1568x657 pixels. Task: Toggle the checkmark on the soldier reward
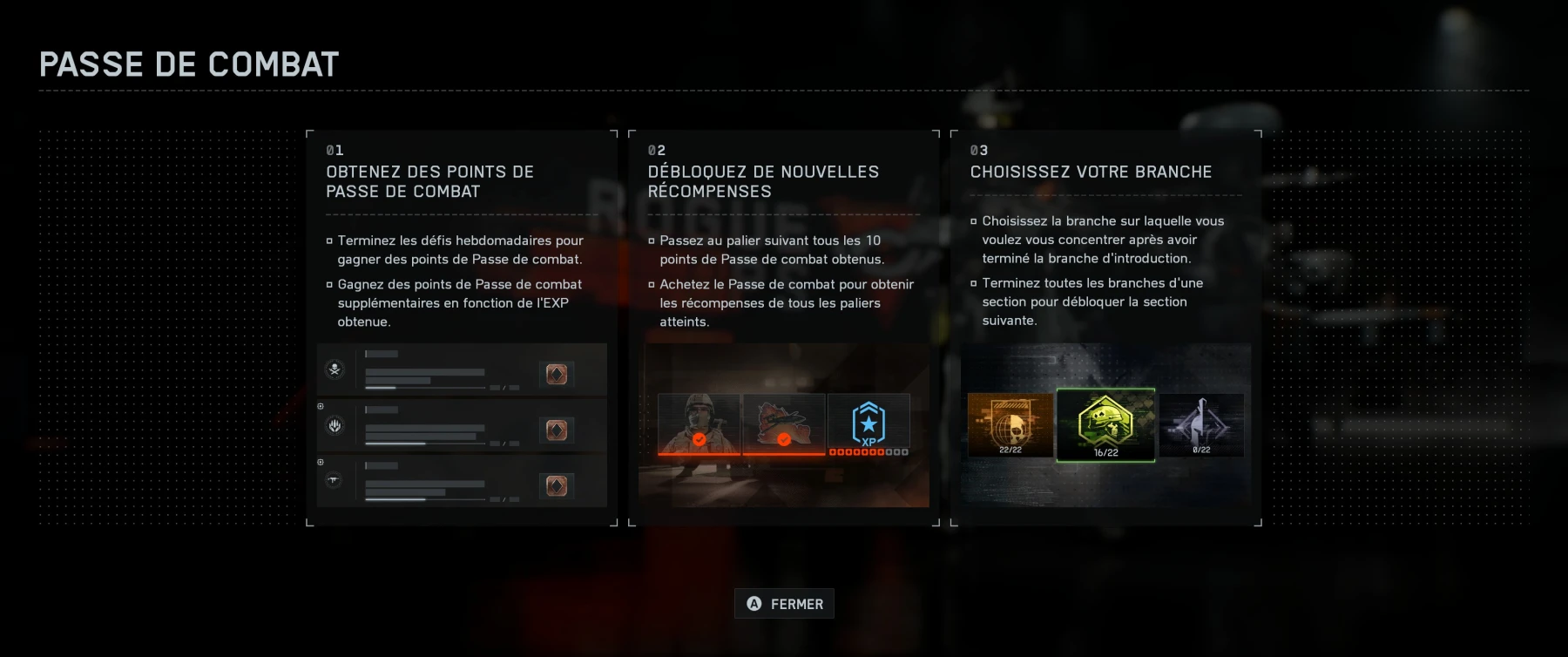(699, 441)
